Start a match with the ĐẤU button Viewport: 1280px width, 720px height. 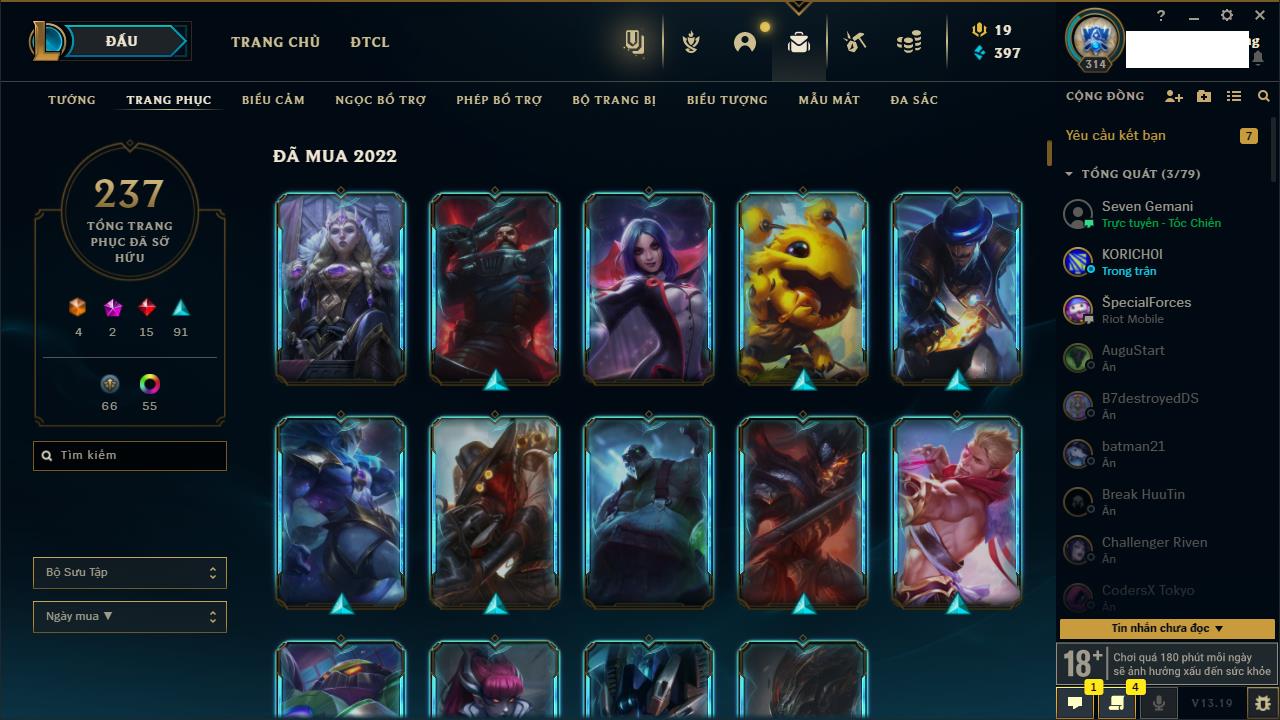point(122,41)
